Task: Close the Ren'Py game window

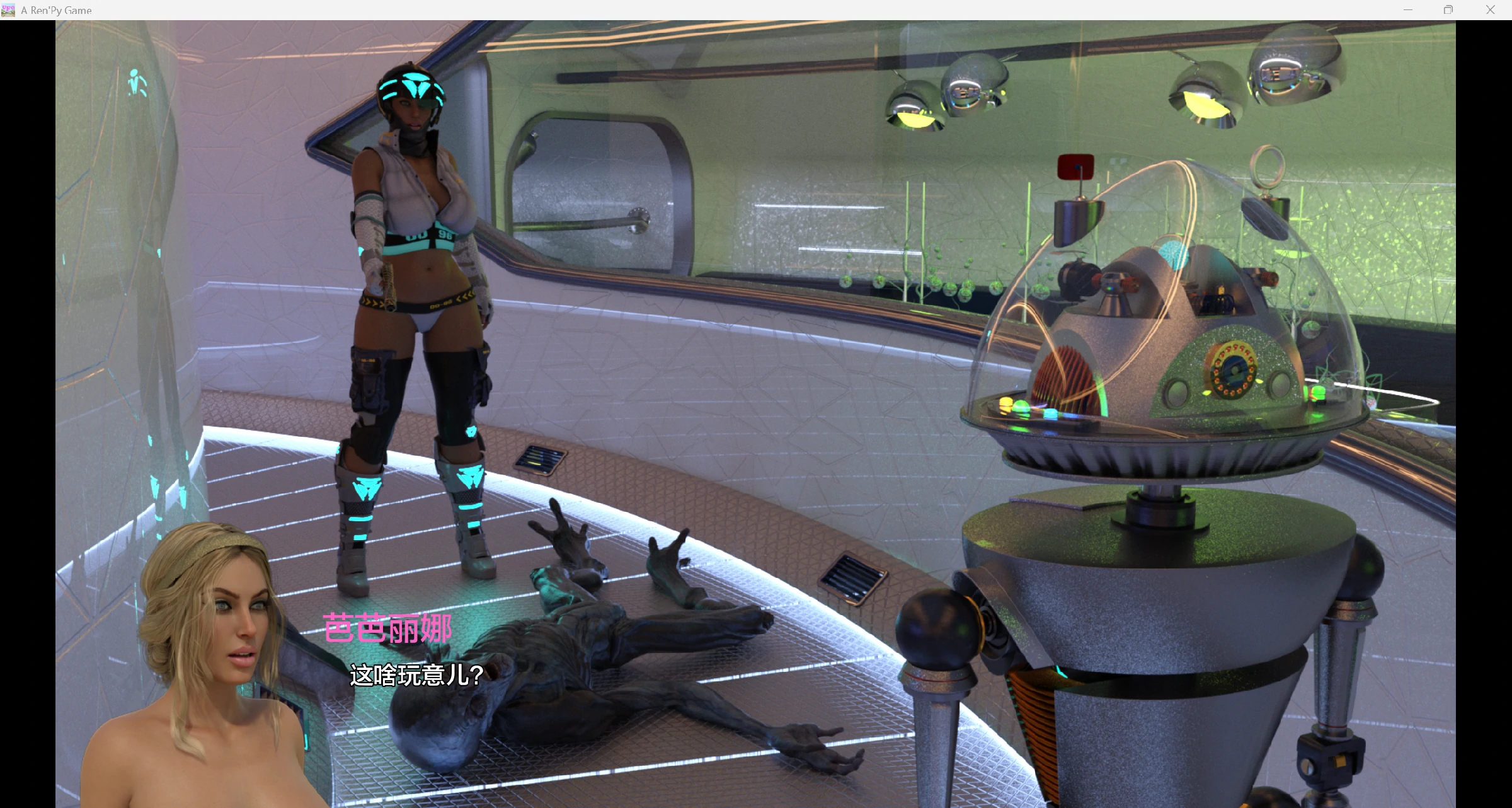Action: 1490,10
